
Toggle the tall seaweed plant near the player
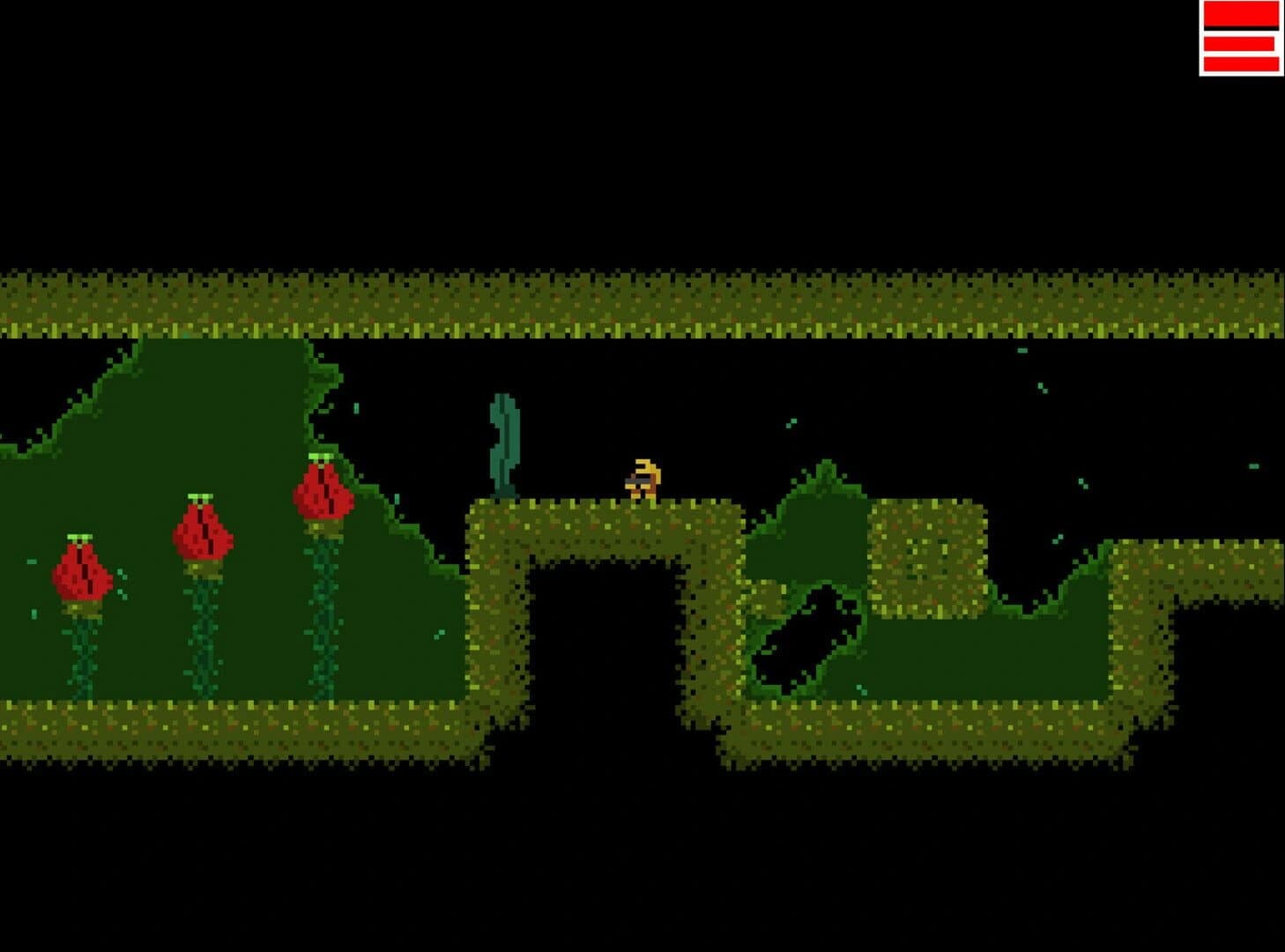(x=504, y=441)
